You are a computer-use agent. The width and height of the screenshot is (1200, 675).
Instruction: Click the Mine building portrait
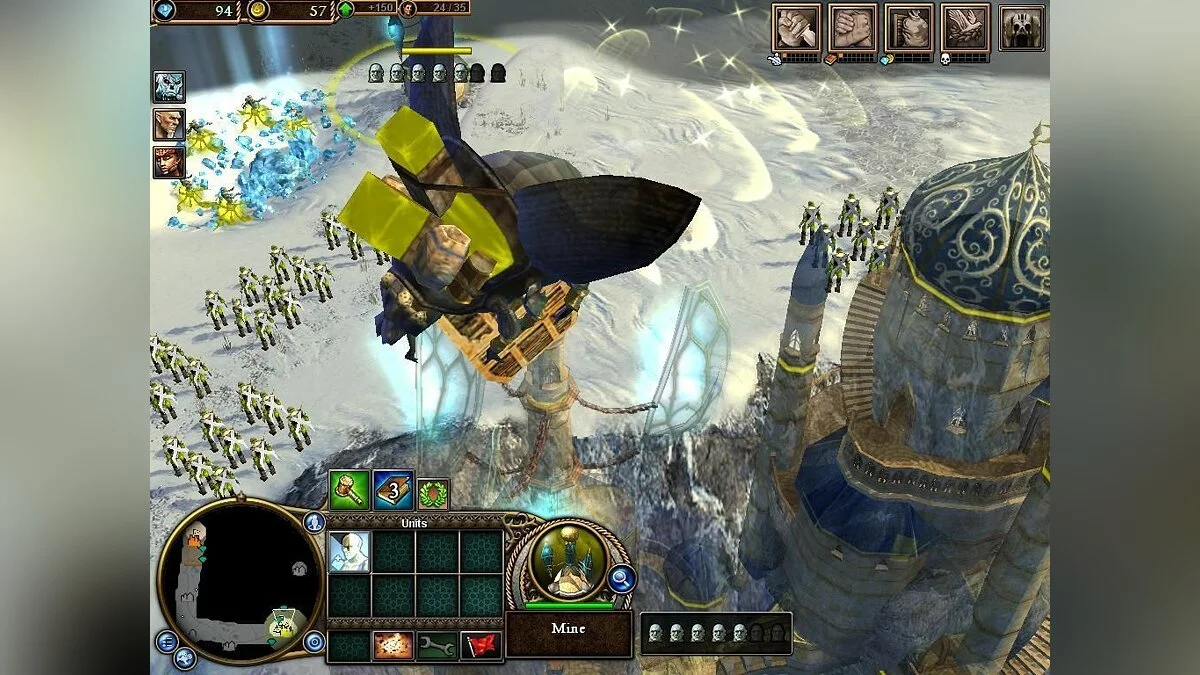[x=568, y=562]
